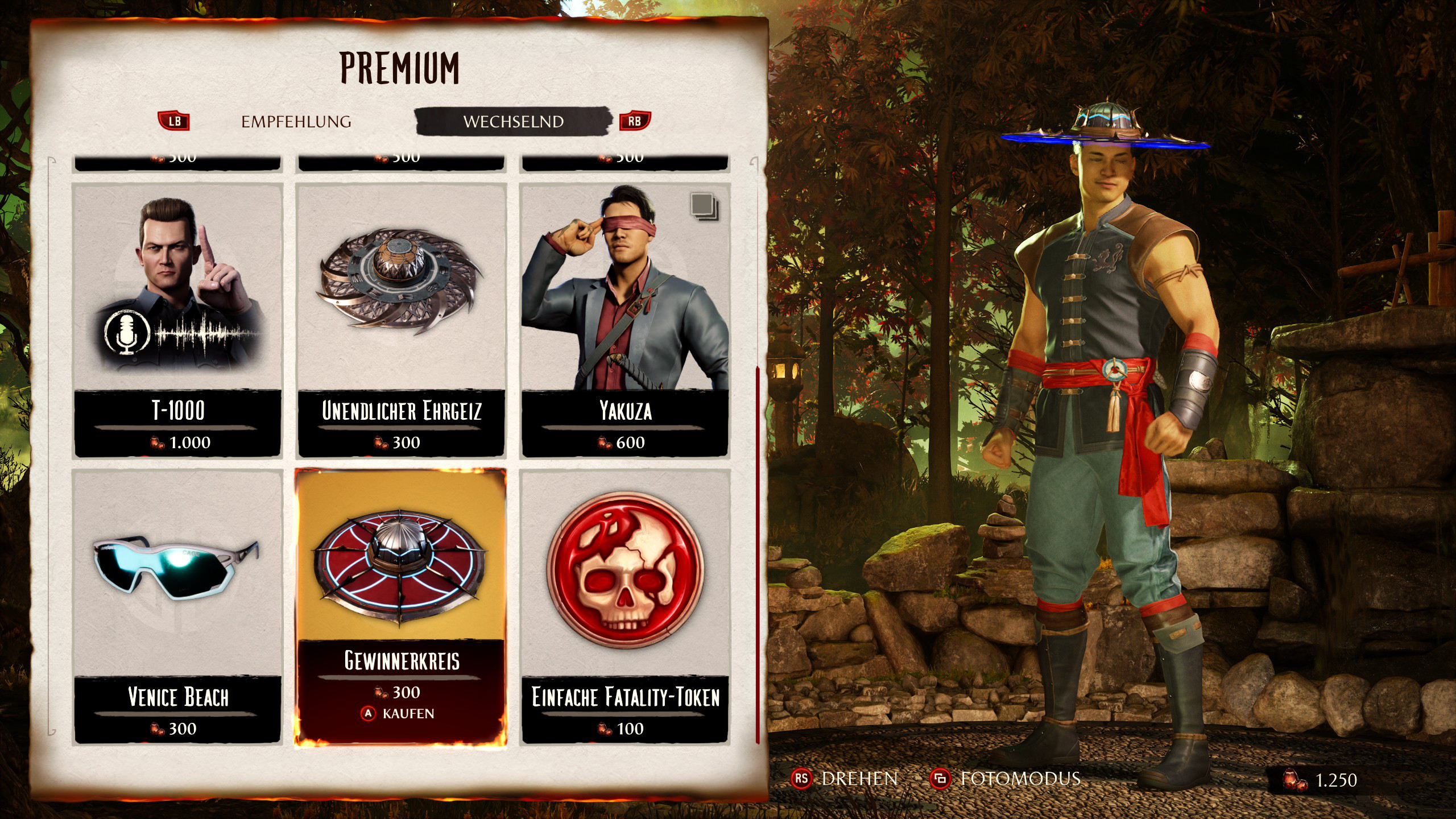Switch to the Empfehlung tab
The height and width of the screenshot is (819, 1456).
click(296, 122)
